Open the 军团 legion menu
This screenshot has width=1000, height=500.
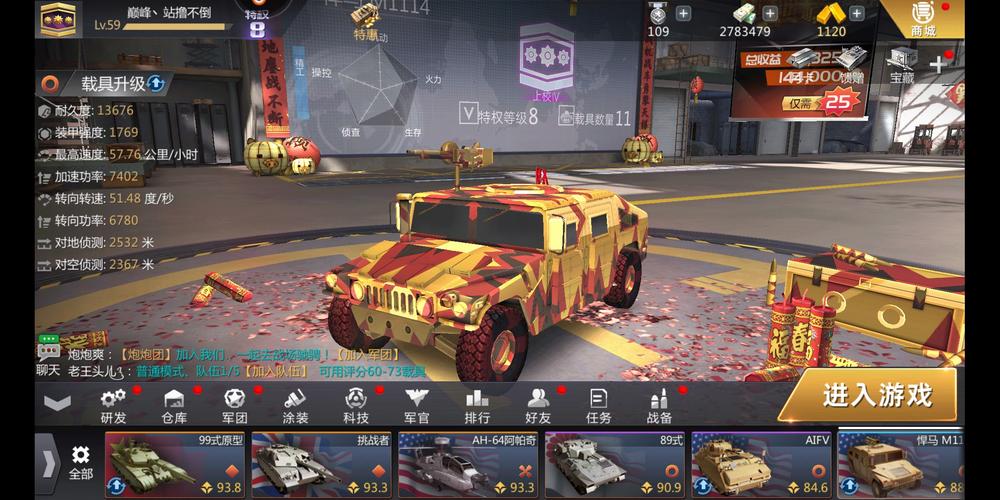235,405
